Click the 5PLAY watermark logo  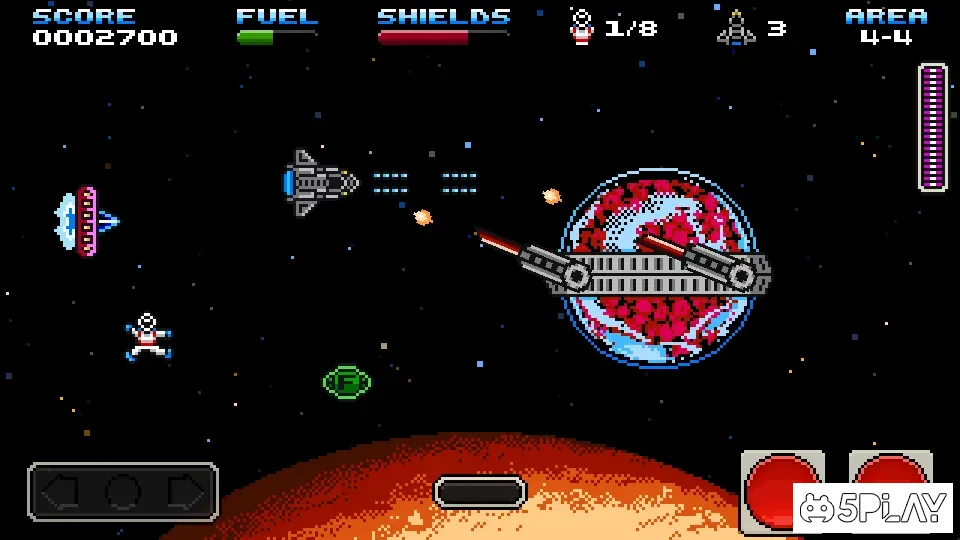873,508
